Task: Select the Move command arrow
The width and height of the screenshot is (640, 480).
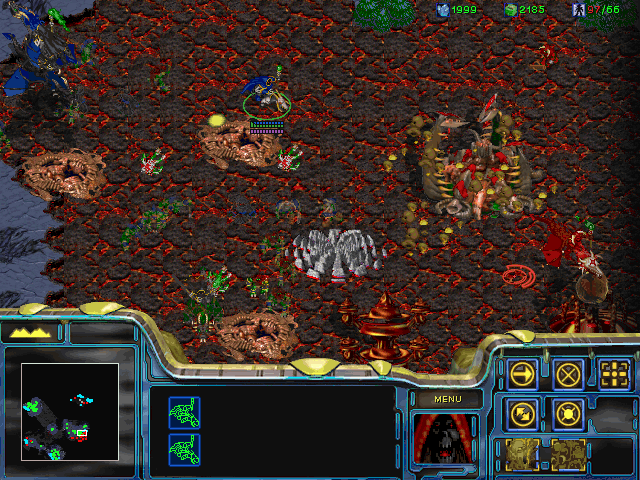Action: [522, 374]
